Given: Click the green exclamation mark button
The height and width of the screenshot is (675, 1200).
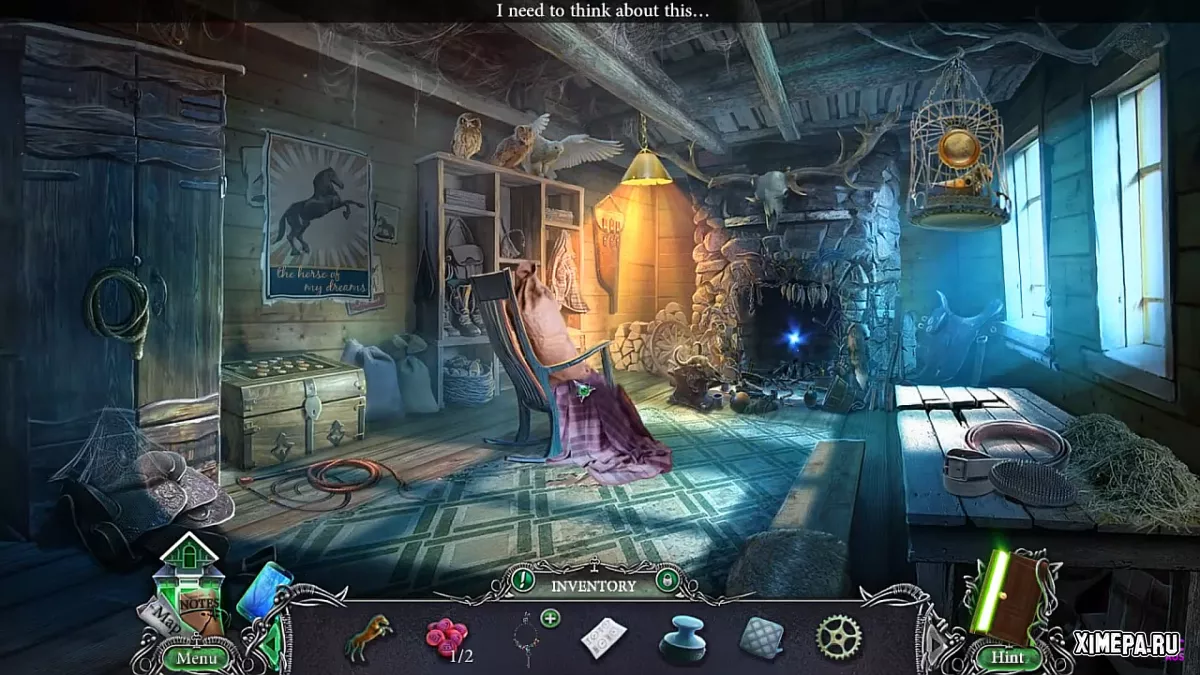Looking at the screenshot, I should pos(522,580).
